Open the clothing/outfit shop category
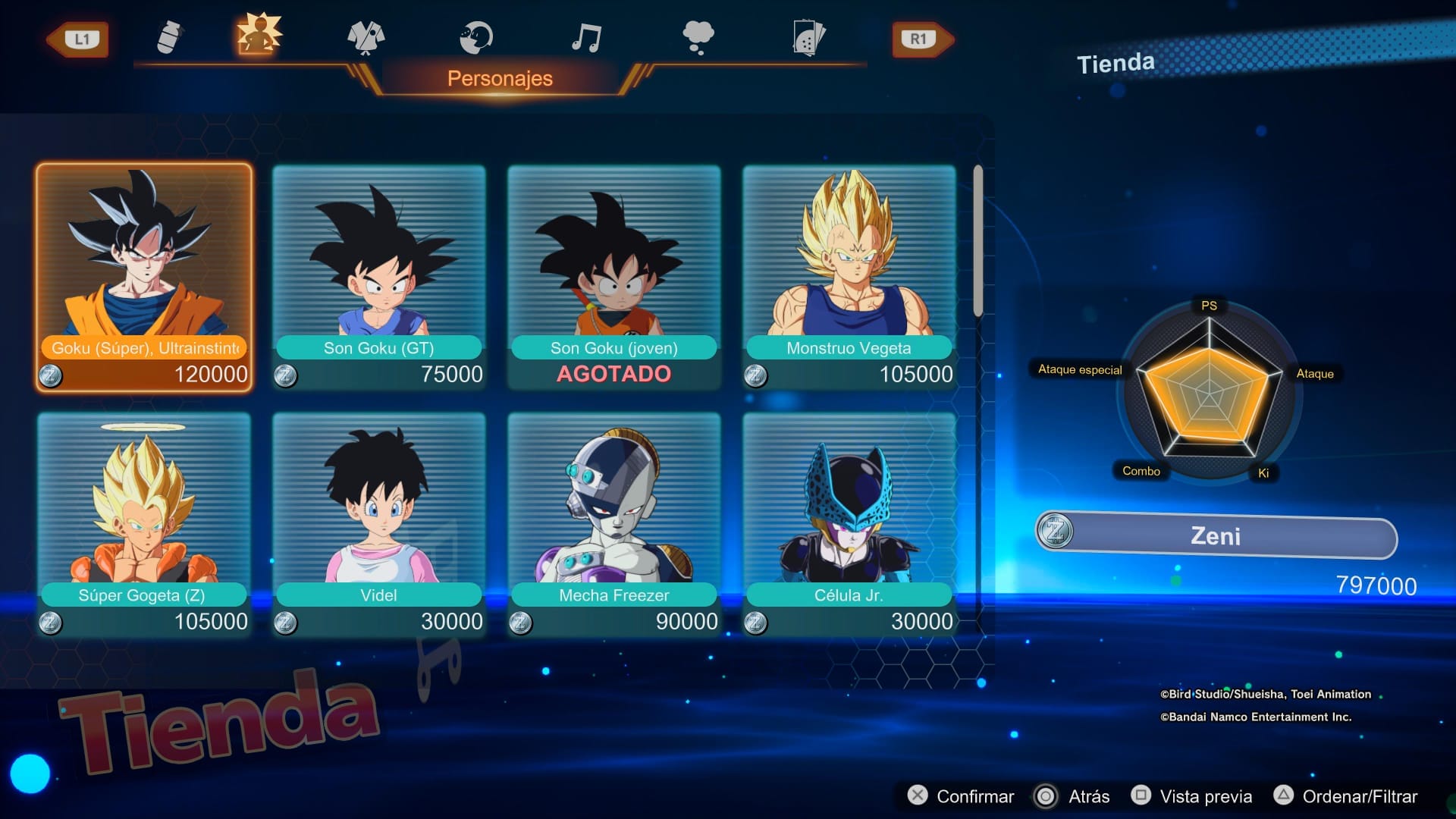The height and width of the screenshot is (819, 1456). tap(366, 38)
